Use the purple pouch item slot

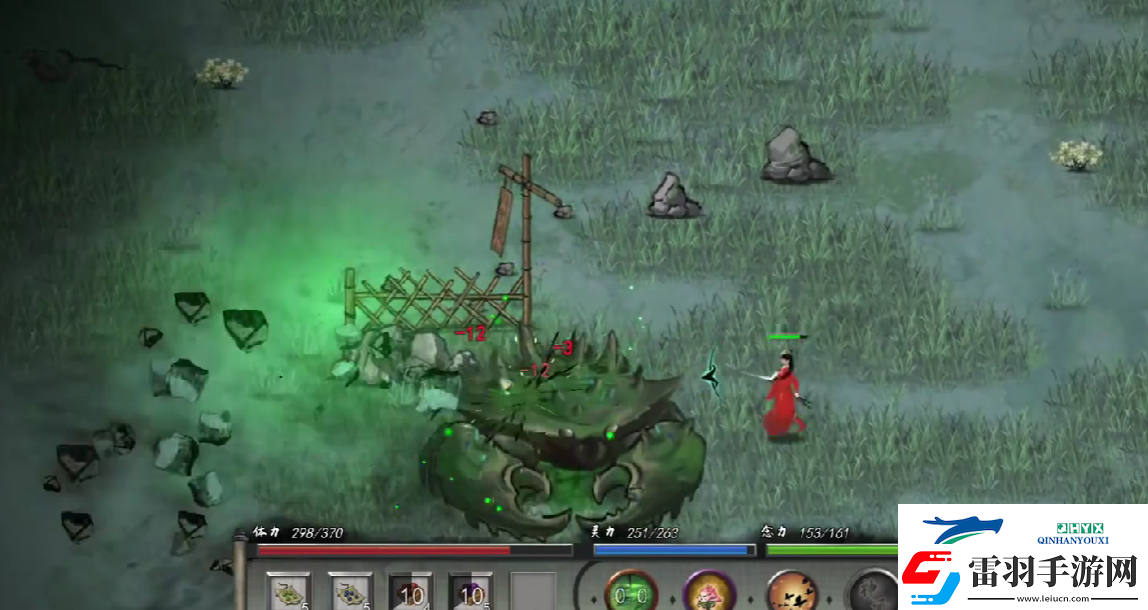pyautogui.click(x=470, y=591)
